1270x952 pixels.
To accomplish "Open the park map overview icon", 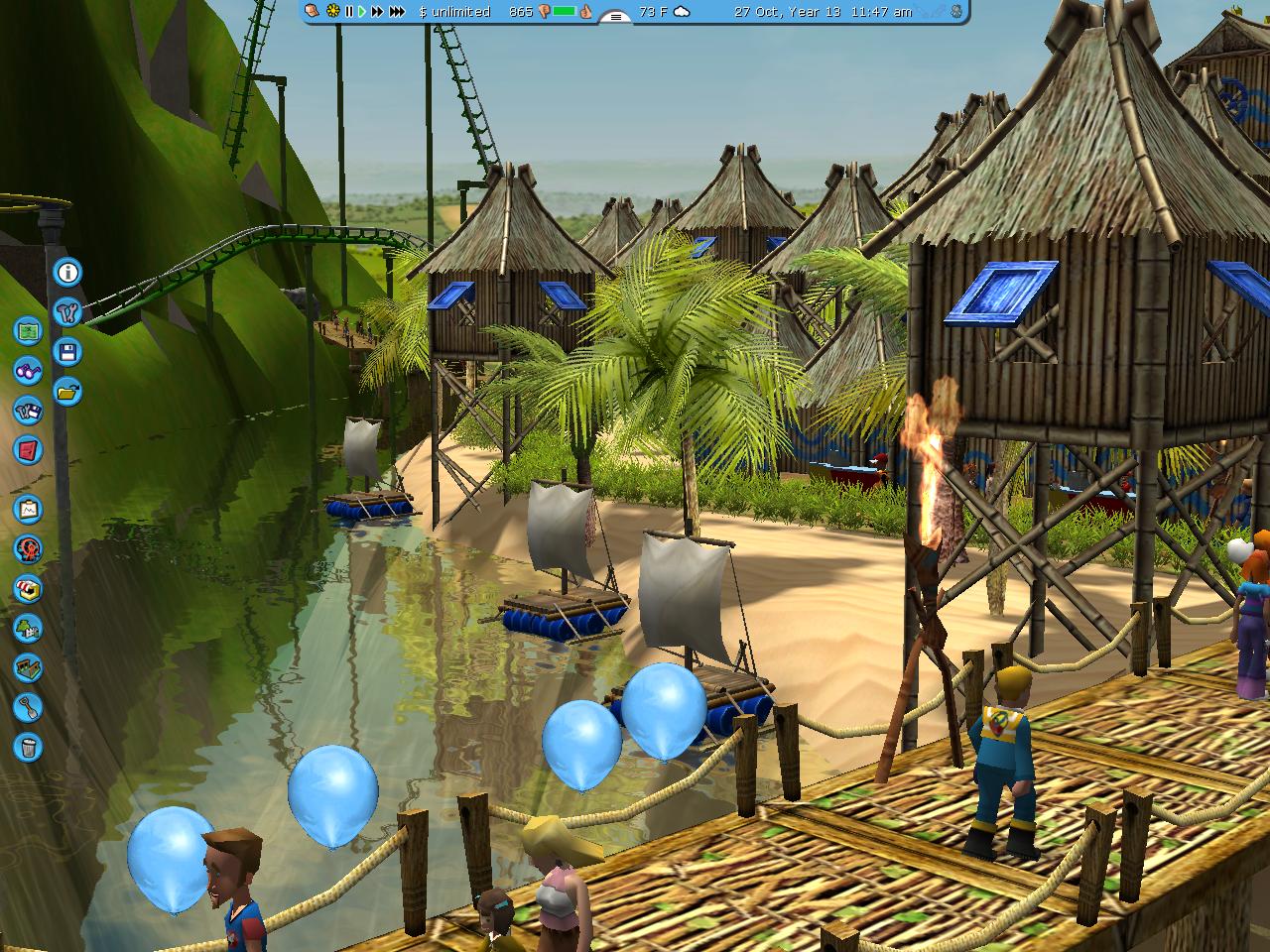I will pos(28,329).
